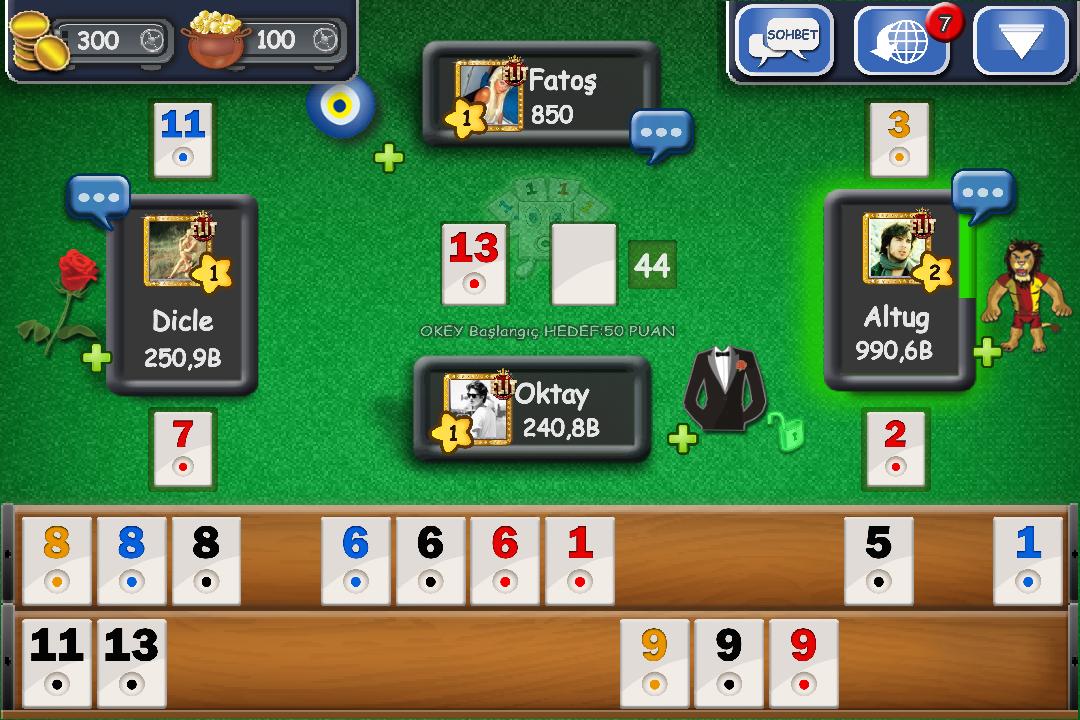Open Altug's player card
This screenshot has width=1080, height=720.
point(897,290)
